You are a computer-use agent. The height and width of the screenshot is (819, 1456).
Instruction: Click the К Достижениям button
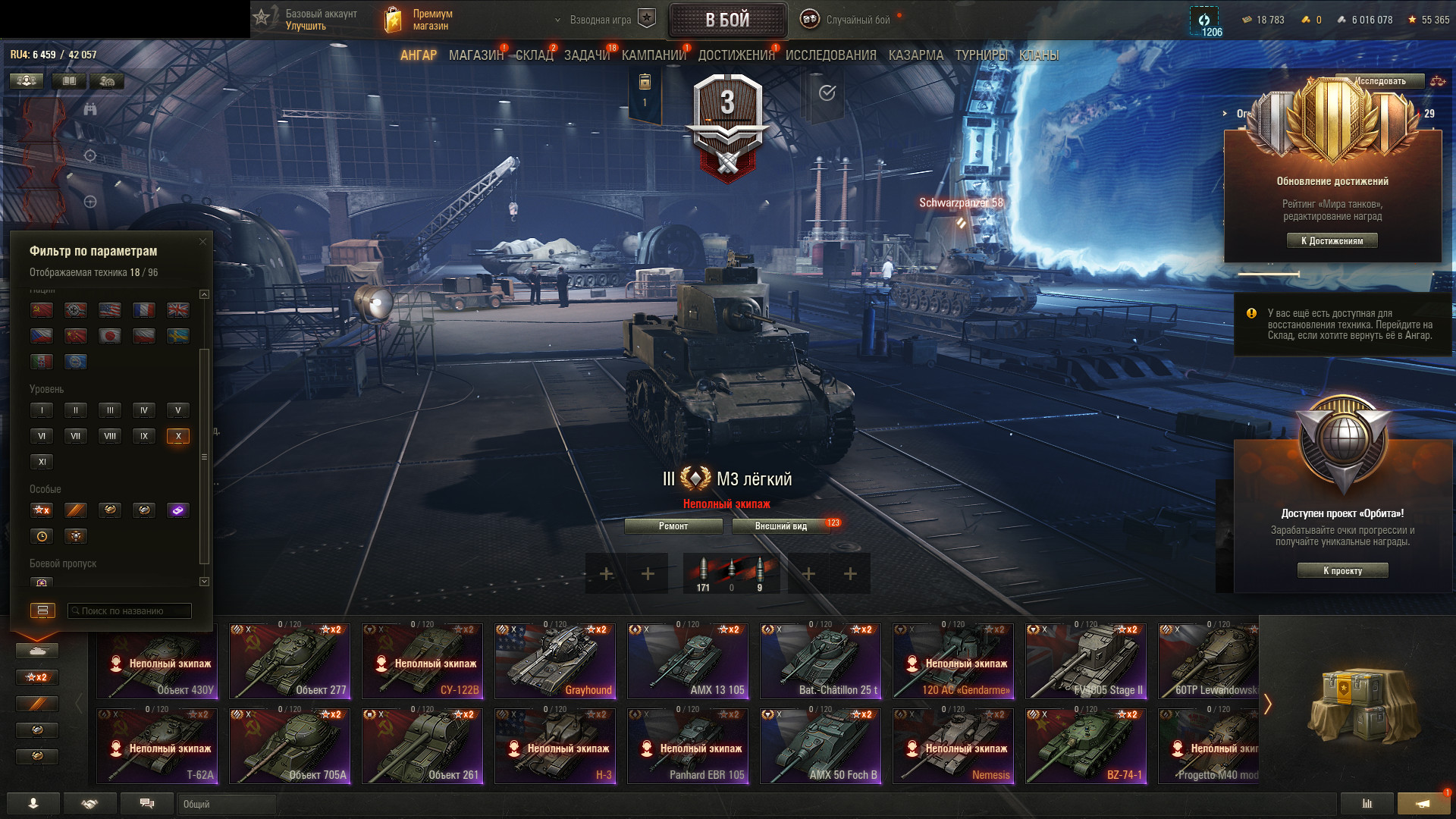click(1332, 241)
